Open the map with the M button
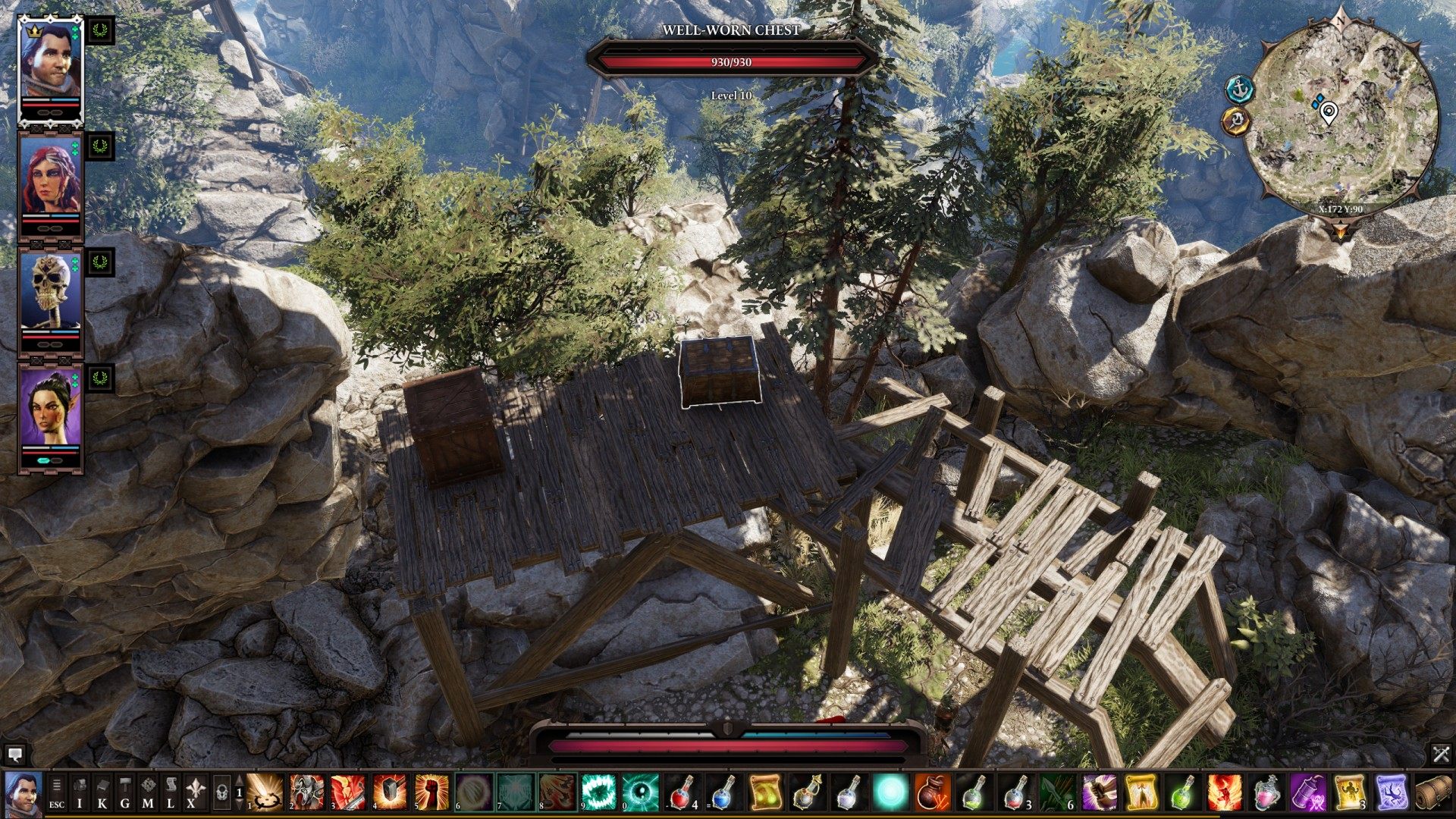1456x819 pixels. (148, 793)
